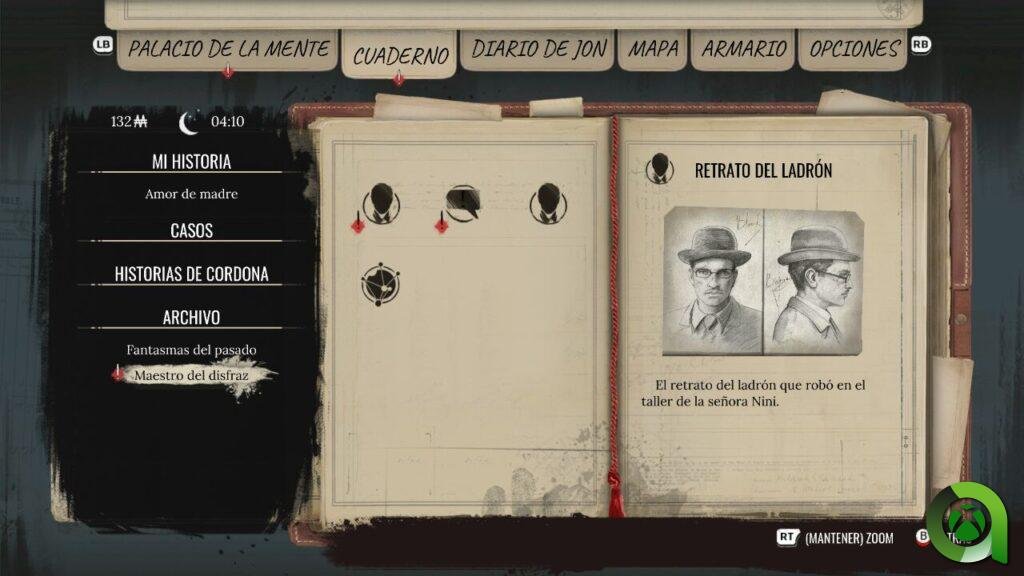This screenshot has width=1024, height=576.
Task: Choose the Fantasmas del pasado entry
Action: pos(191,350)
